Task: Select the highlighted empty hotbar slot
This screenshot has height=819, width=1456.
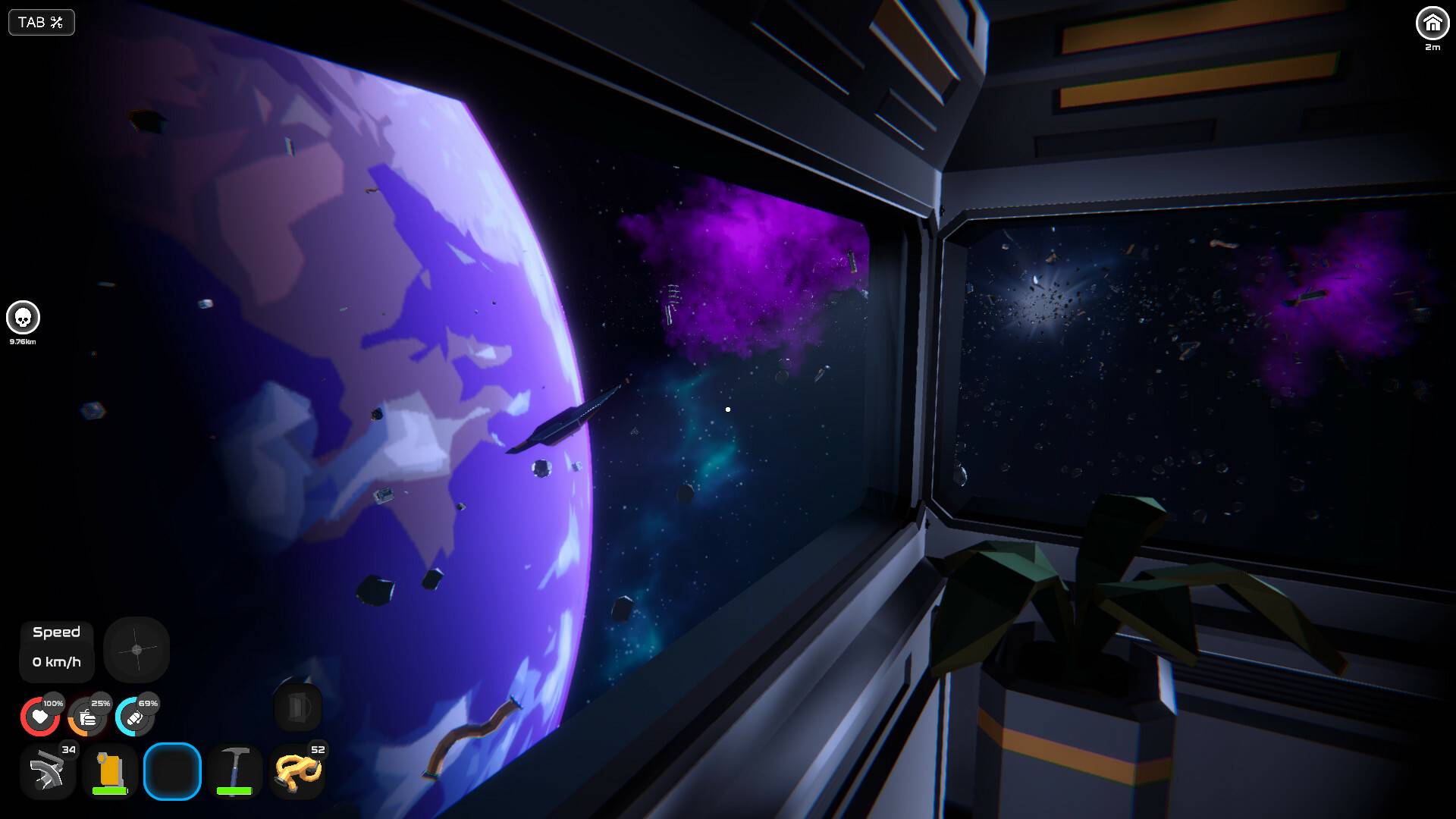Action: click(x=172, y=772)
